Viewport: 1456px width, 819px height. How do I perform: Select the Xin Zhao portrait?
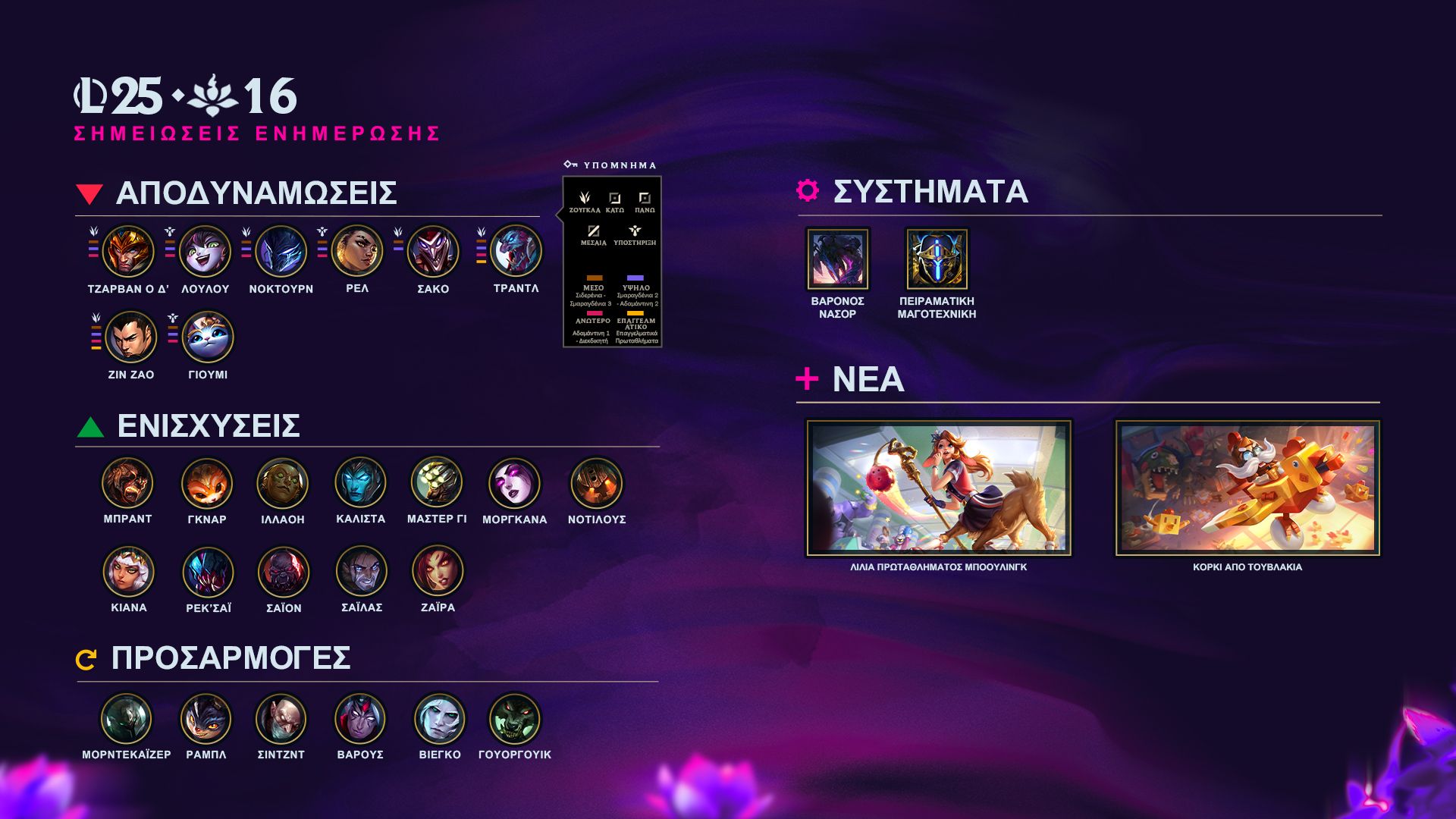[131, 337]
